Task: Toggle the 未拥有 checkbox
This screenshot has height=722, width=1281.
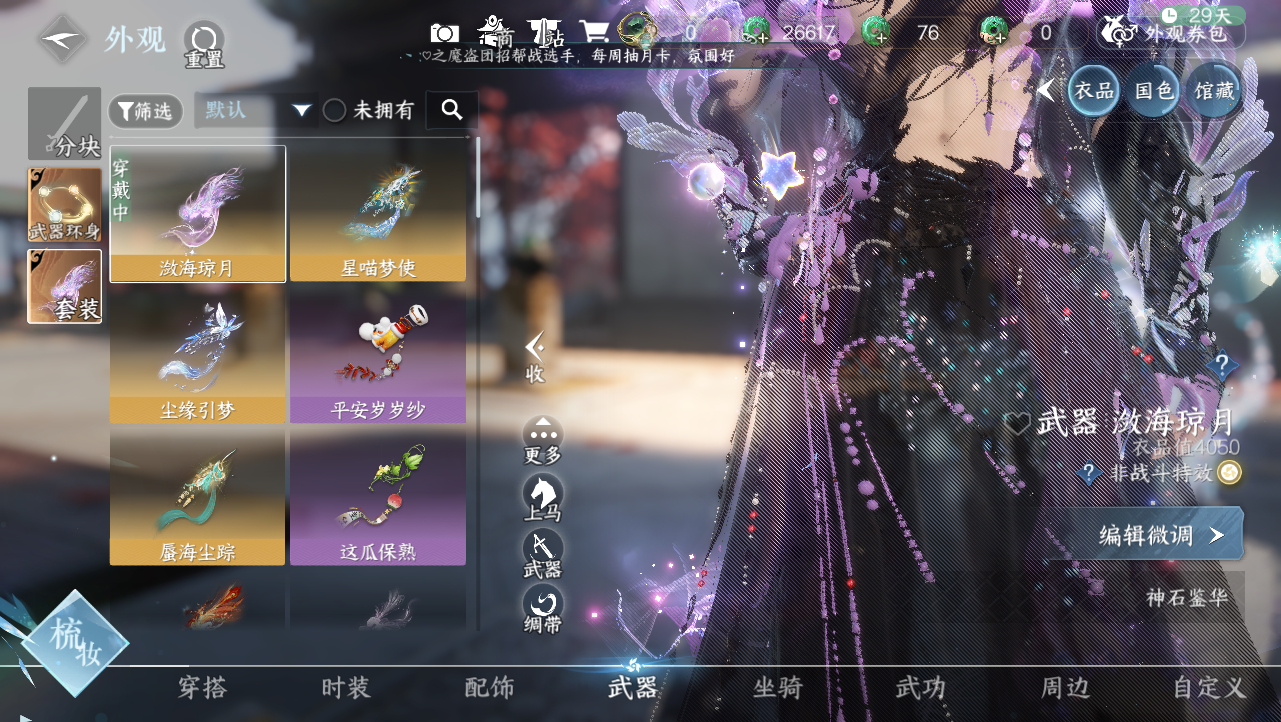Action: [335, 111]
